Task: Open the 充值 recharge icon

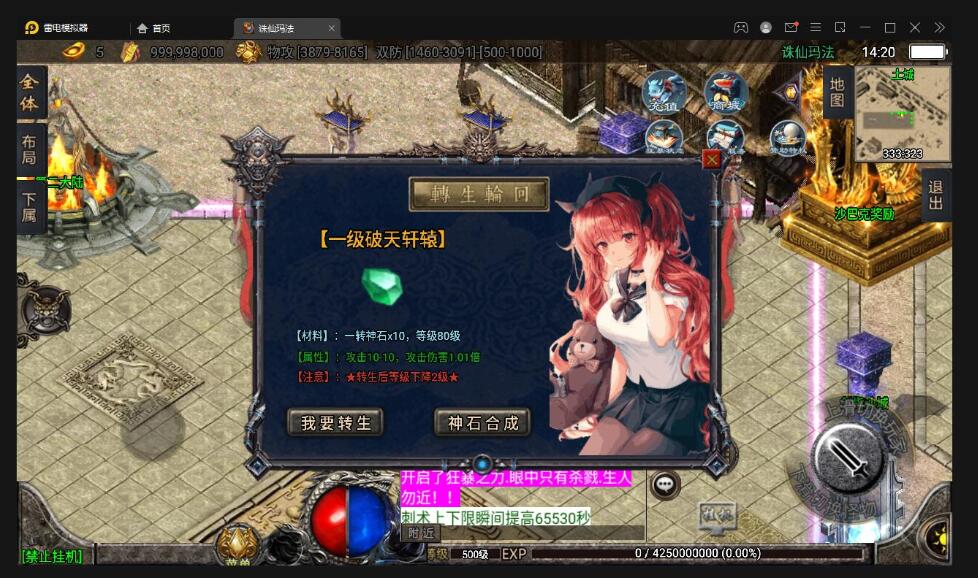Action: click(x=663, y=92)
